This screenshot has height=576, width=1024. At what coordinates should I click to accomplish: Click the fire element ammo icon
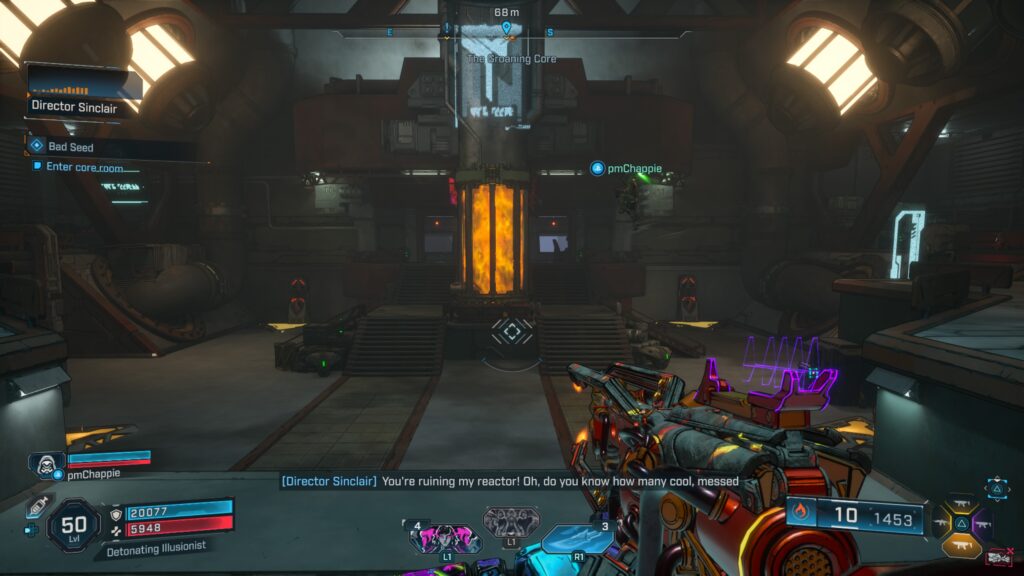pyautogui.click(x=800, y=516)
